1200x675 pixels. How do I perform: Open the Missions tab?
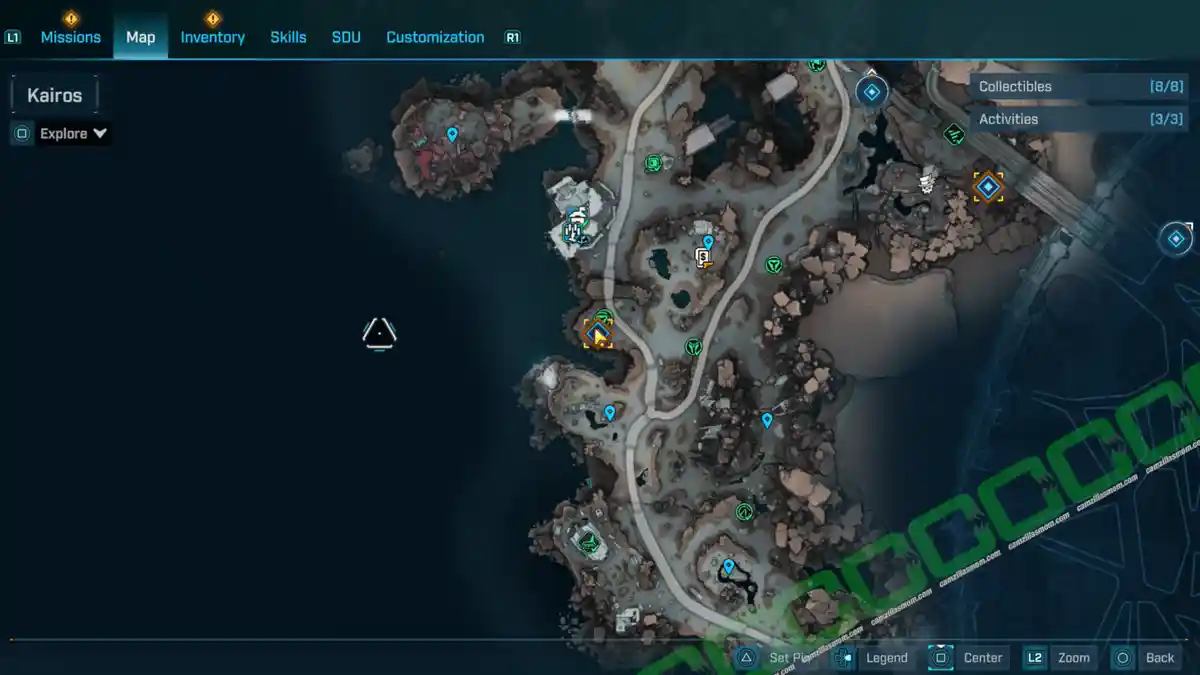coord(70,37)
